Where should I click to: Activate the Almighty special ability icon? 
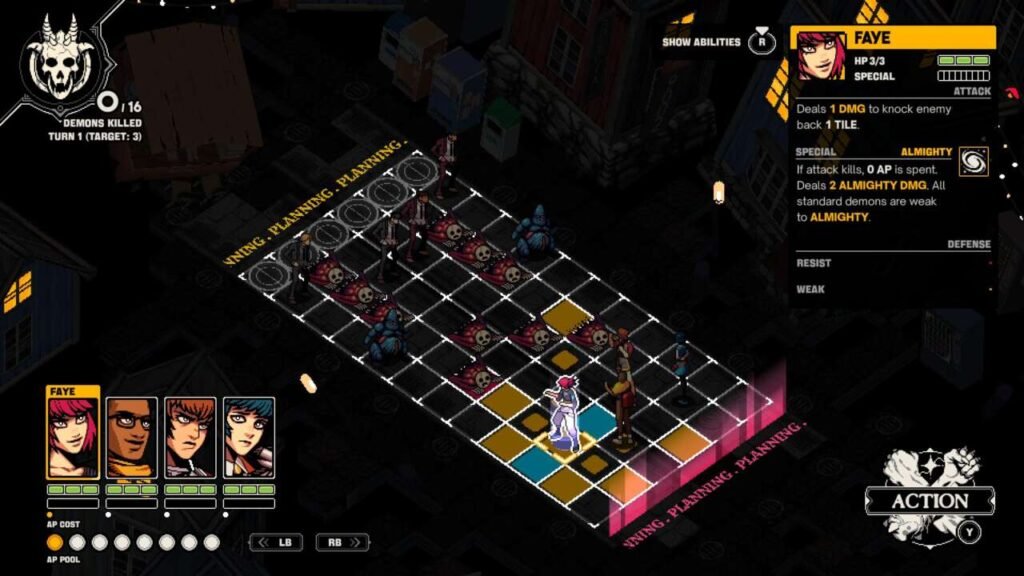pyautogui.click(x=972, y=162)
